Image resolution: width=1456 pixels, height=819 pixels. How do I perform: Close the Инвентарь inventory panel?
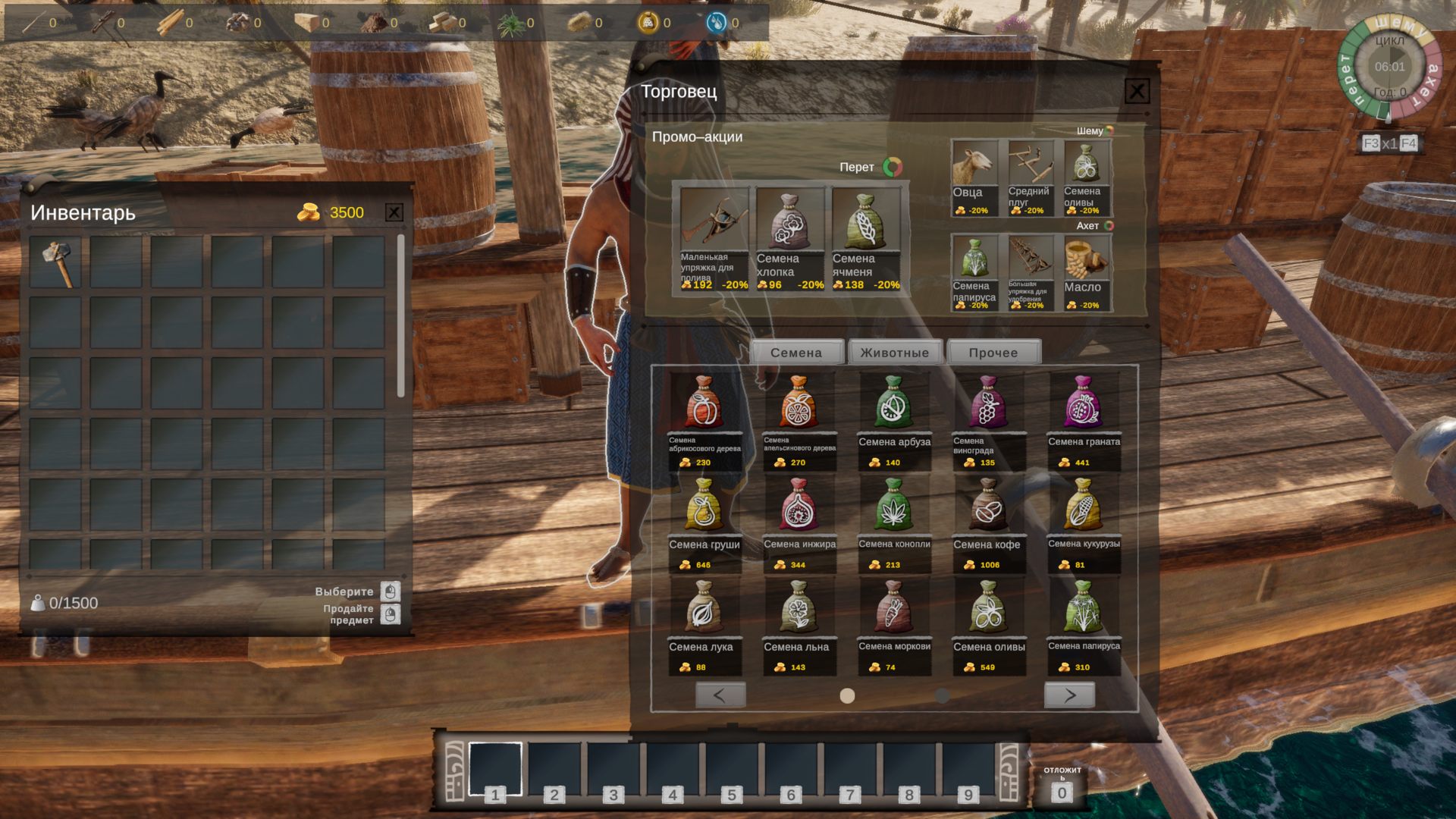[394, 212]
